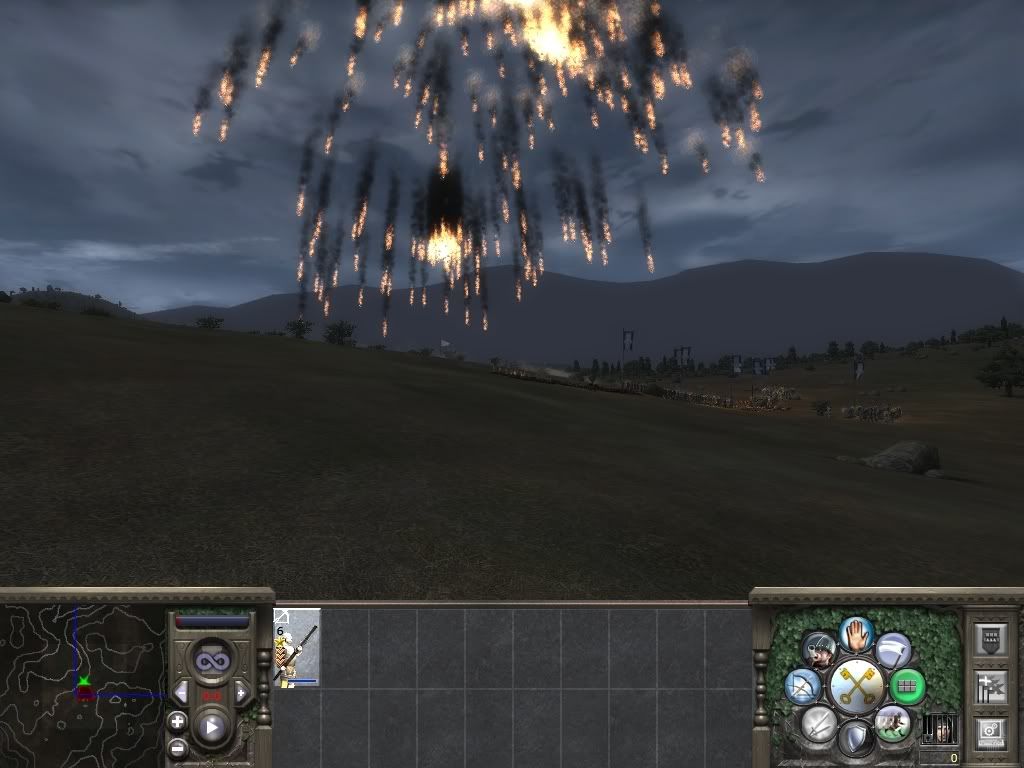The width and height of the screenshot is (1024, 768).
Task: Toggle guard mode shield icon
Action: (855, 739)
